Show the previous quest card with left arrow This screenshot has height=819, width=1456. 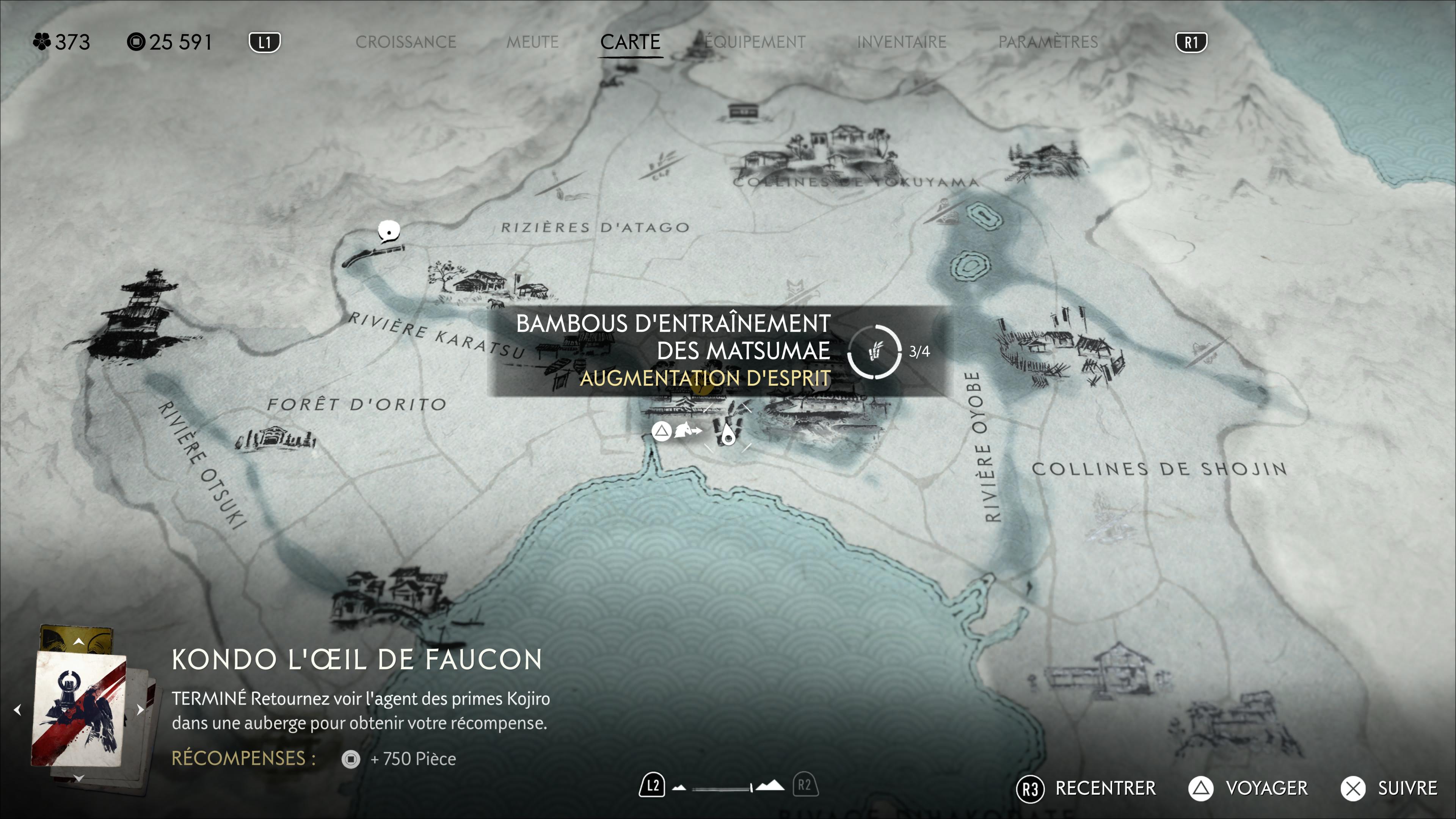coord(17,709)
